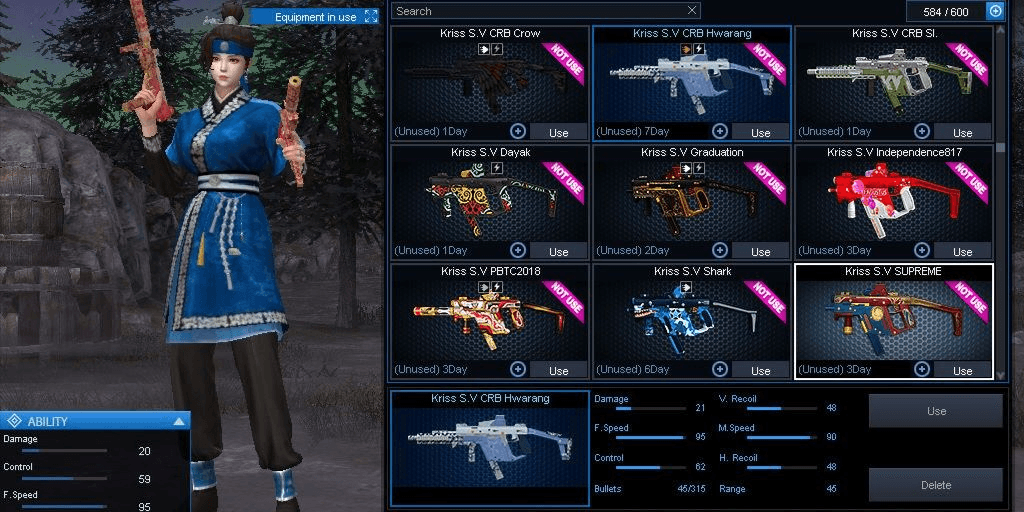Use the Kriss S.V Shark weapon
Image resolution: width=1024 pixels, height=512 pixels.
coord(760,370)
